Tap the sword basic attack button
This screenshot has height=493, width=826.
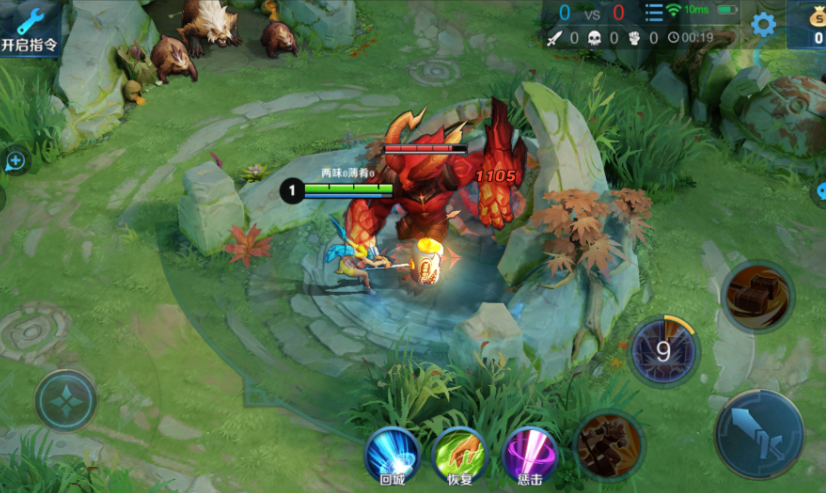coord(759,434)
